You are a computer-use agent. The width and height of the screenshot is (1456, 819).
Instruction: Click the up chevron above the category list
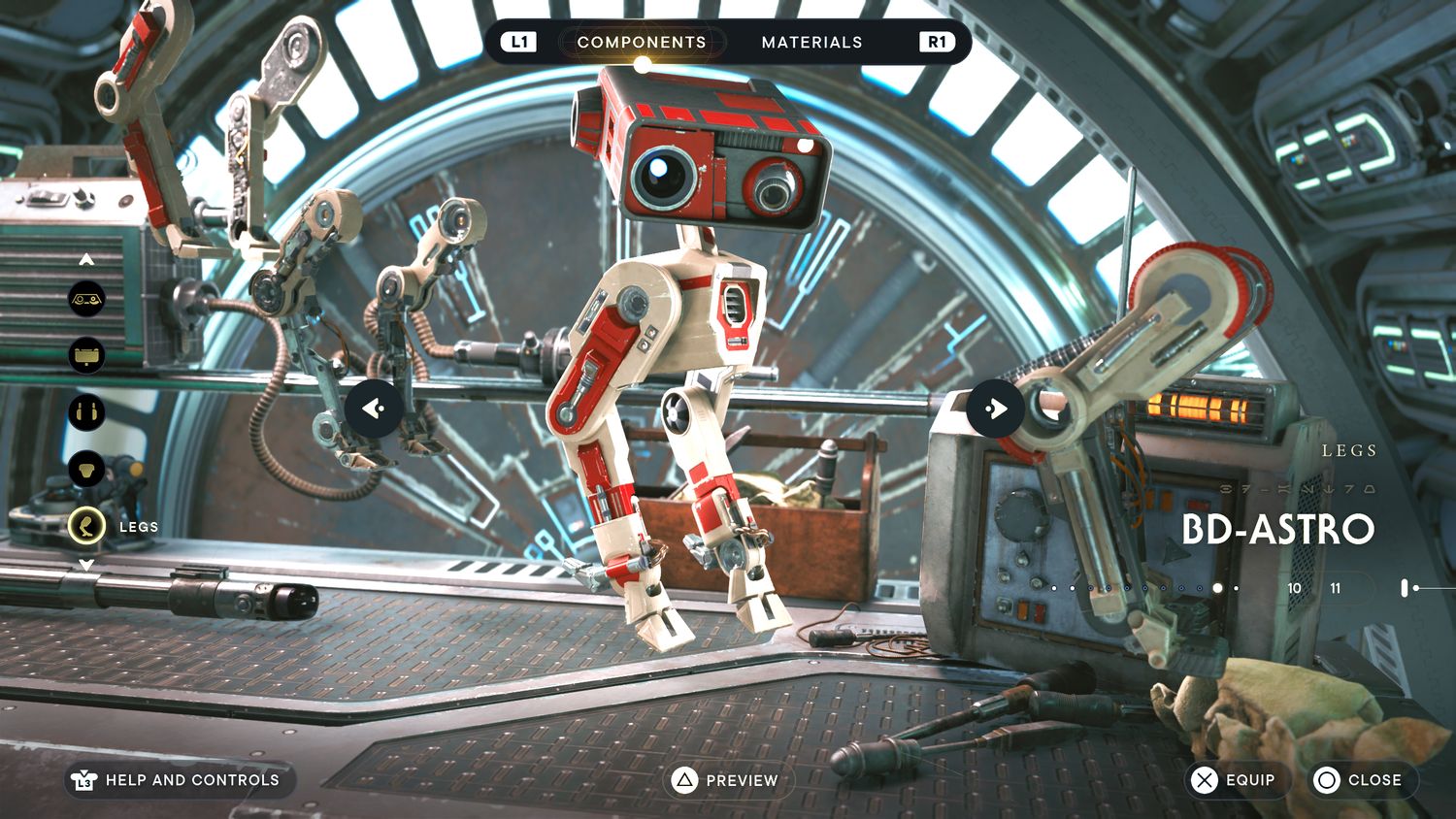[86, 259]
